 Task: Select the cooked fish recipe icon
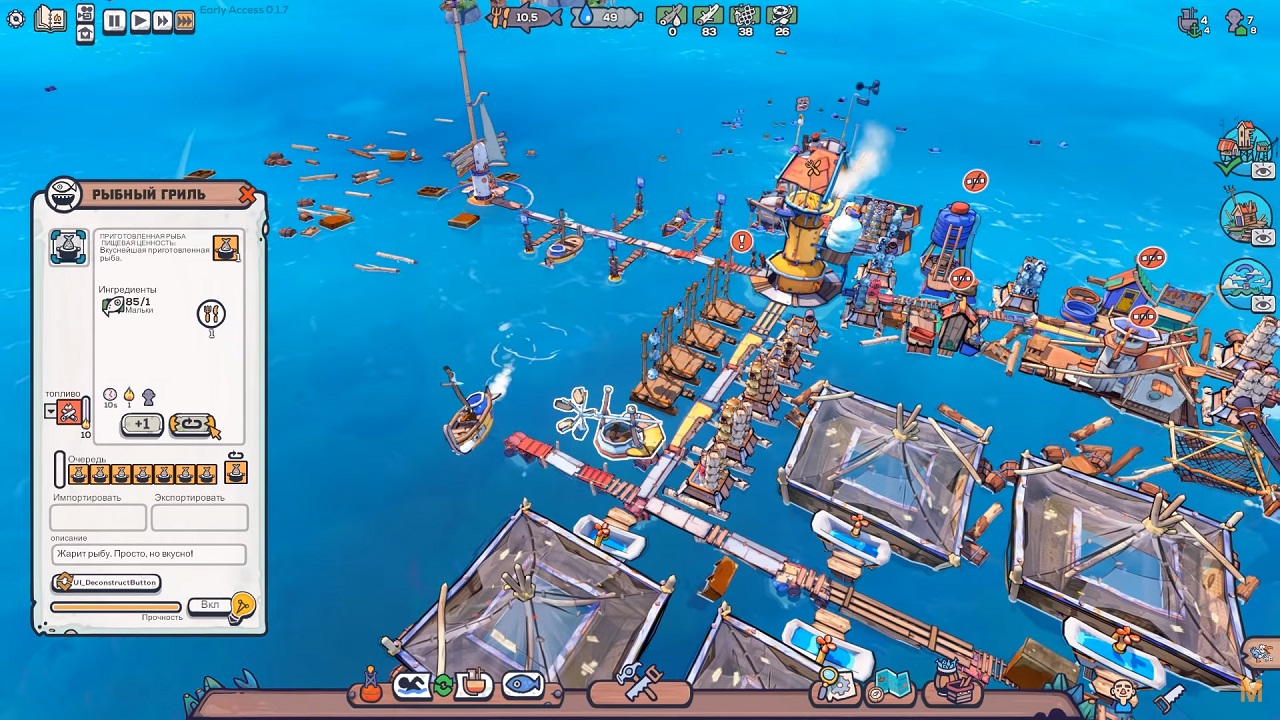(x=69, y=248)
